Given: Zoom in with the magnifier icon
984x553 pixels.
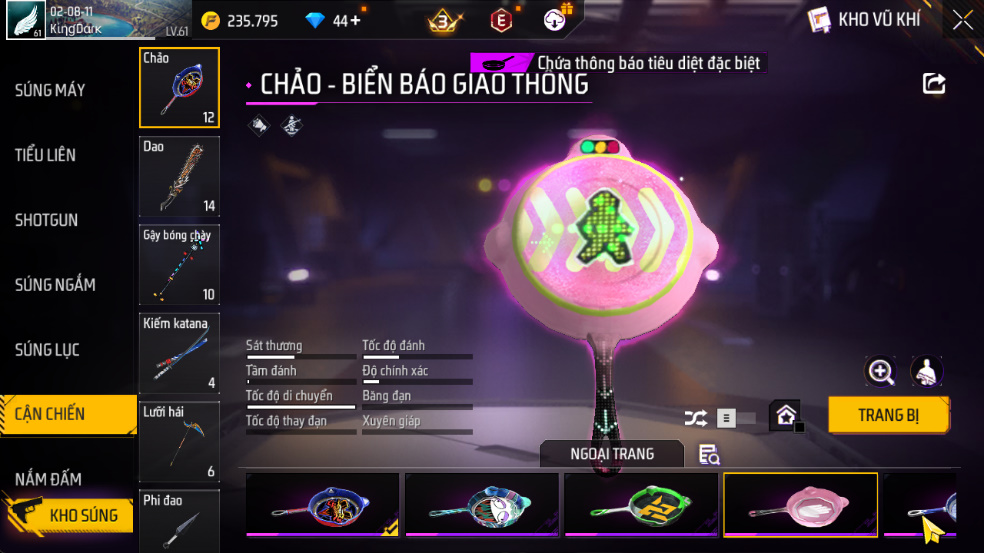Looking at the screenshot, I should click(880, 372).
